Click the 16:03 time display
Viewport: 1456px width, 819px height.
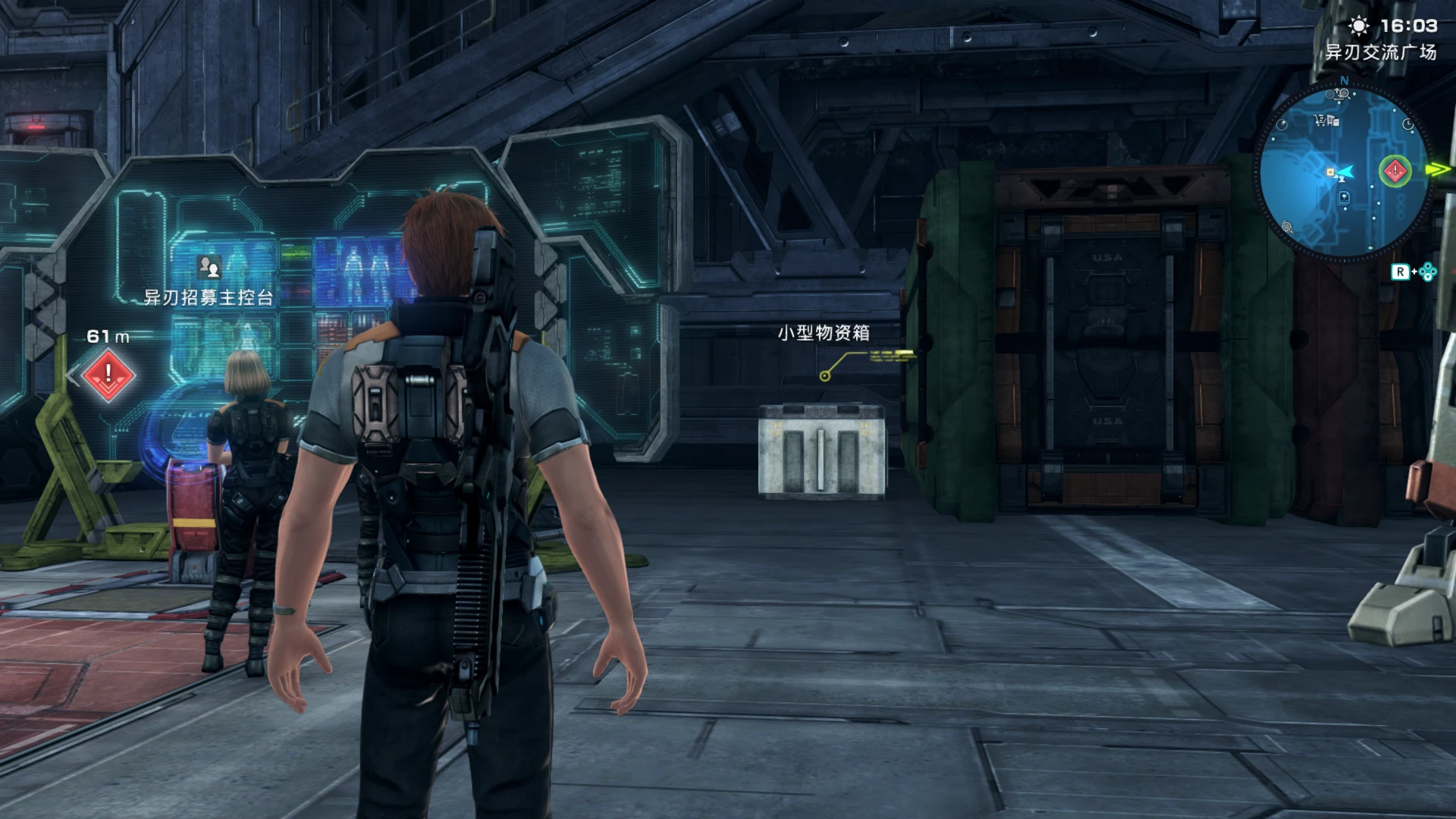click(1408, 27)
